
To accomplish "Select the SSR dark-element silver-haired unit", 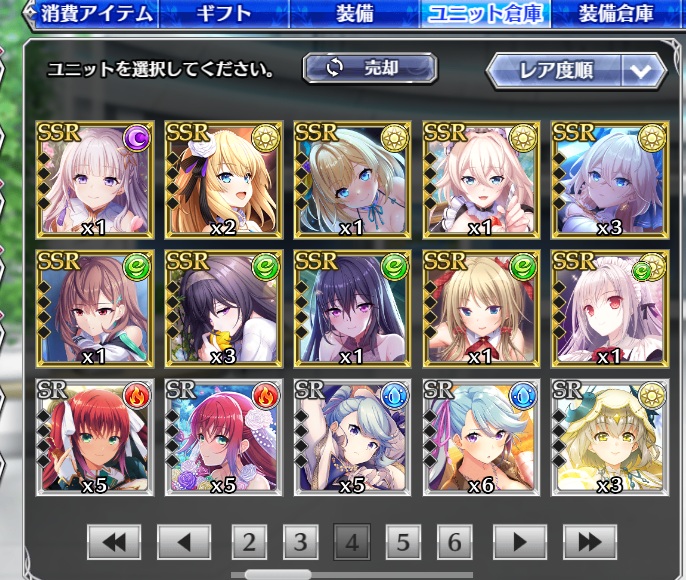I will [x=94, y=180].
